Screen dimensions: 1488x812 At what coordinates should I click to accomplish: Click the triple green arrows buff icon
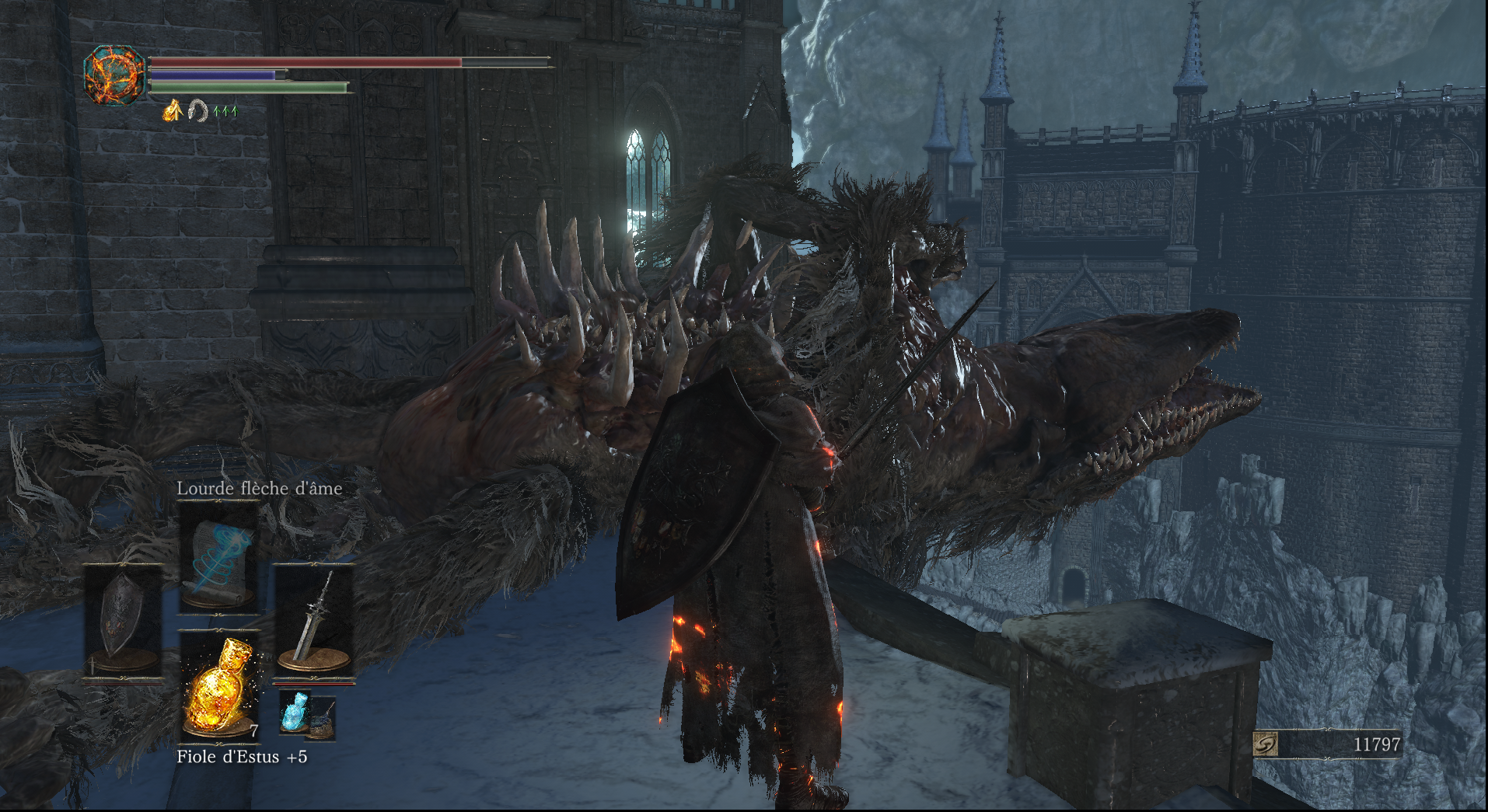pos(225,111)
